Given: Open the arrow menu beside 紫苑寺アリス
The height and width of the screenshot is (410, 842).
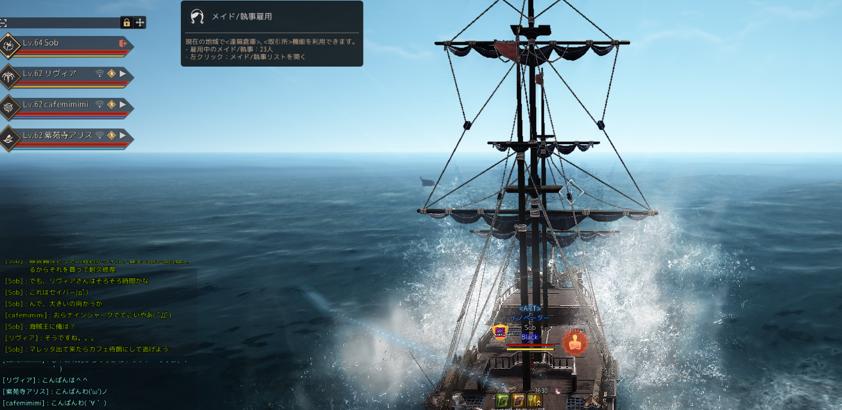Looking at the screenshot, I should pos(123,135).
